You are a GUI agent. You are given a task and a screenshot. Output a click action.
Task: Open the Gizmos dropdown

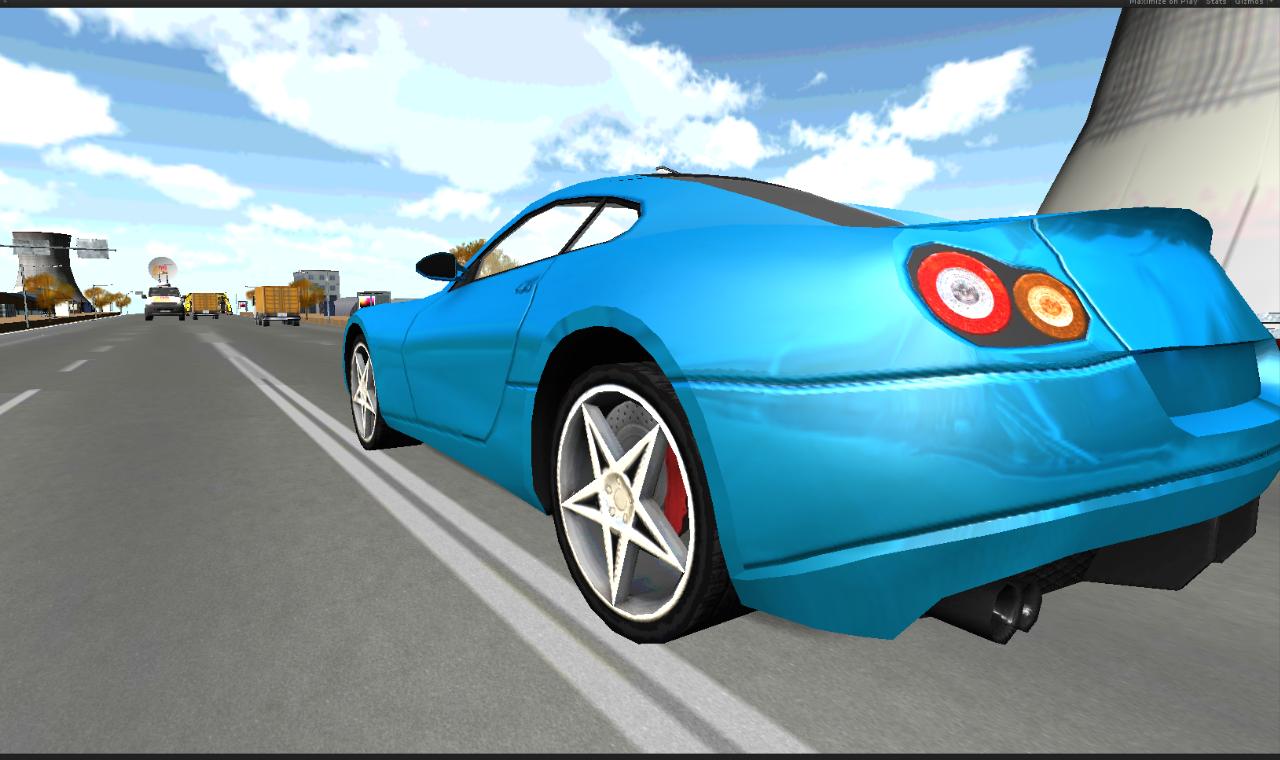(1249, 3)
